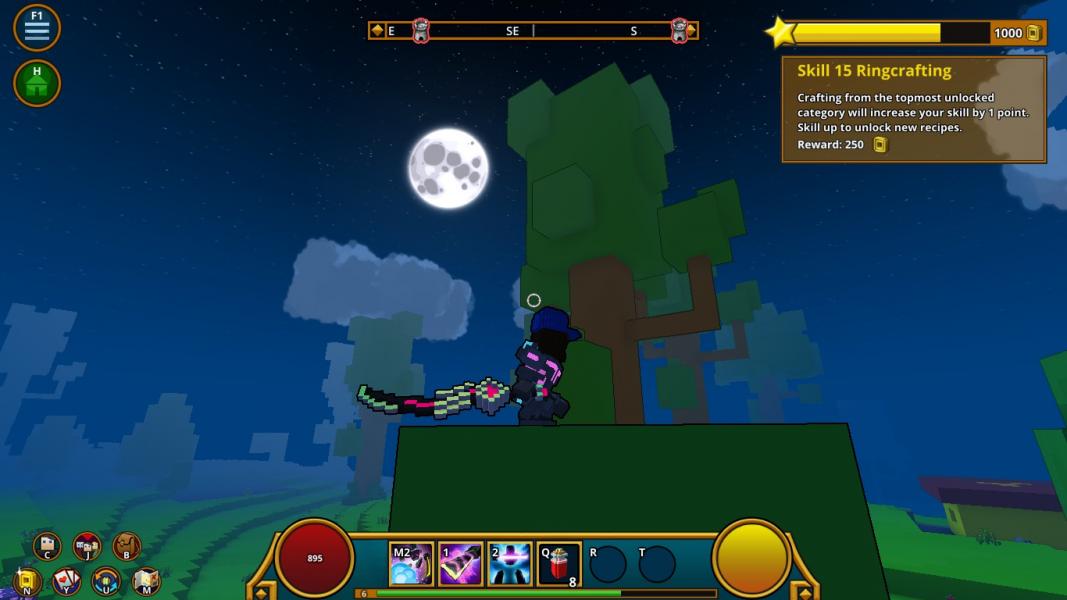Open the F1 main menu button
1067x600 pixels.
click(x=37, y=27)
